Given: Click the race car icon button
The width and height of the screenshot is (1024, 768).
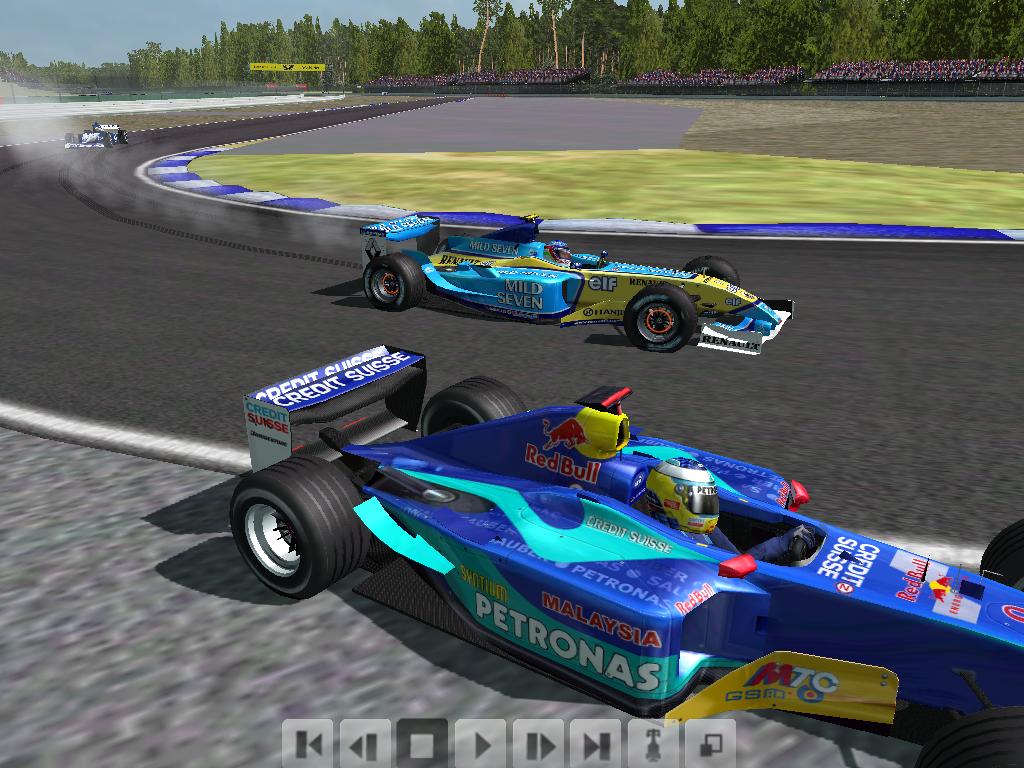Looking at the screenshot, I should (653, 744).
